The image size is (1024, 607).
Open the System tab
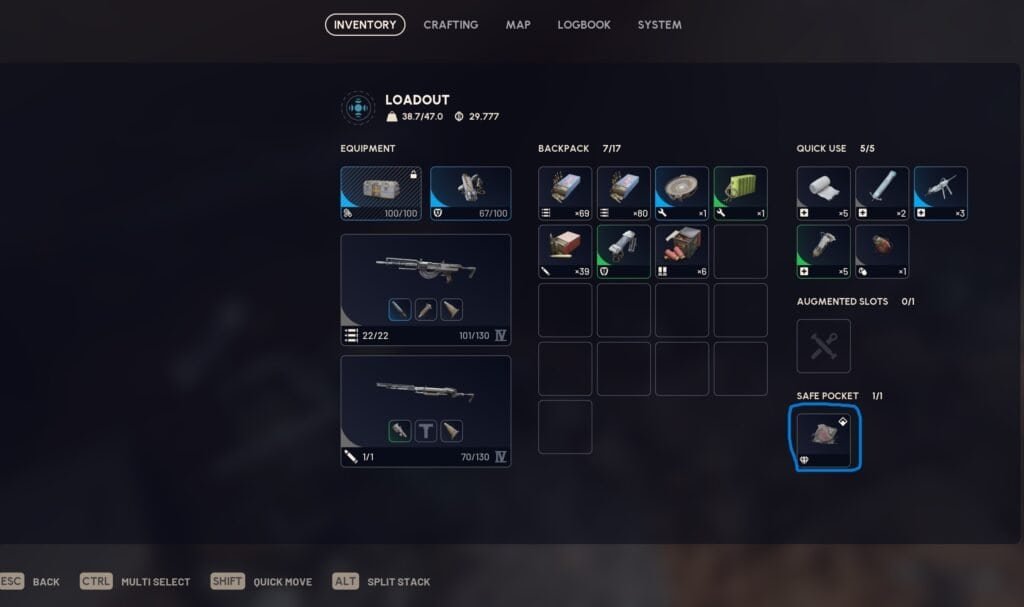click(x=659, y=25)
